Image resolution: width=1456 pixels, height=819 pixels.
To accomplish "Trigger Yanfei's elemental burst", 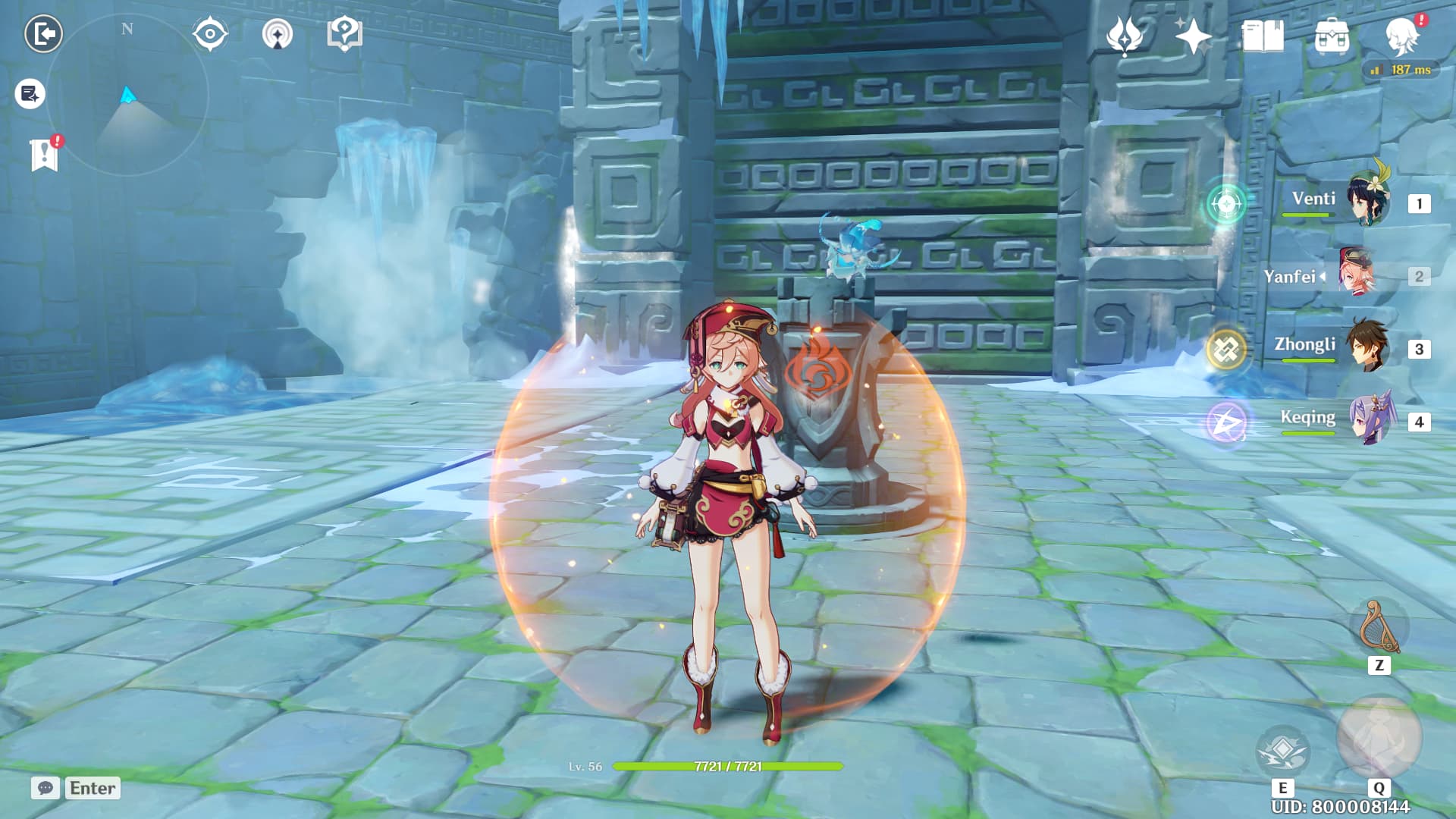I will [x=1379, y=738].
